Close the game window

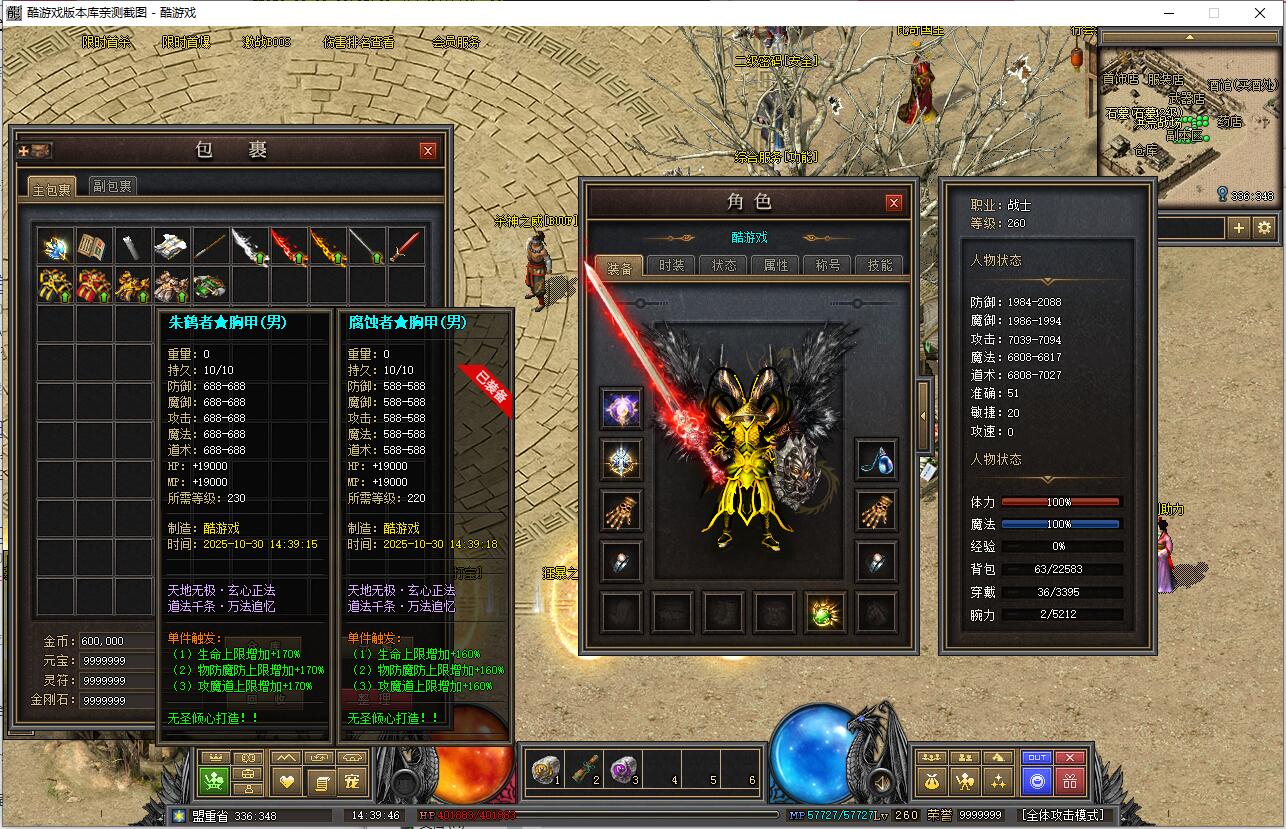pos(1260,13)
